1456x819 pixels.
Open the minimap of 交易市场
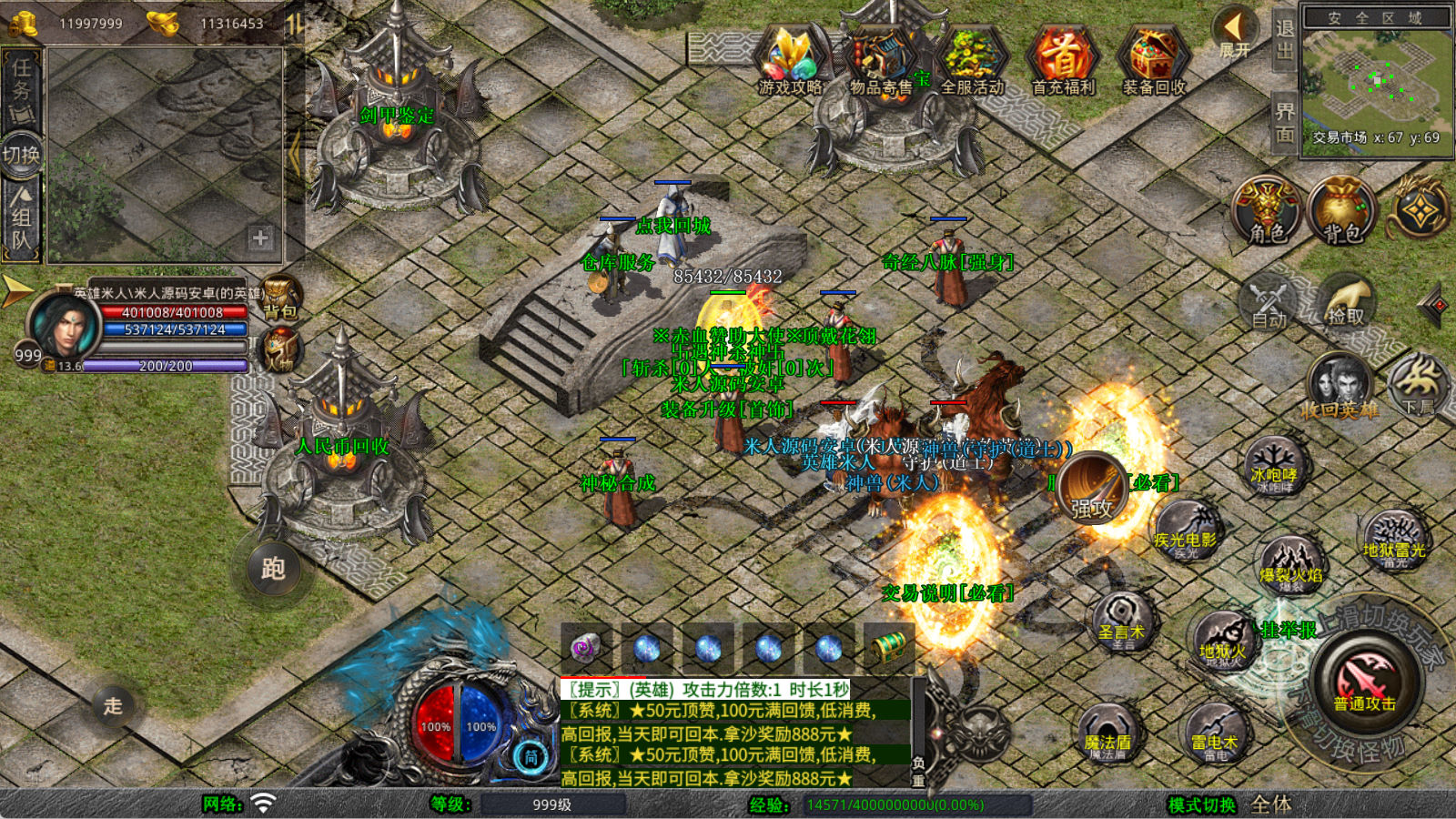pos(1376,84)
